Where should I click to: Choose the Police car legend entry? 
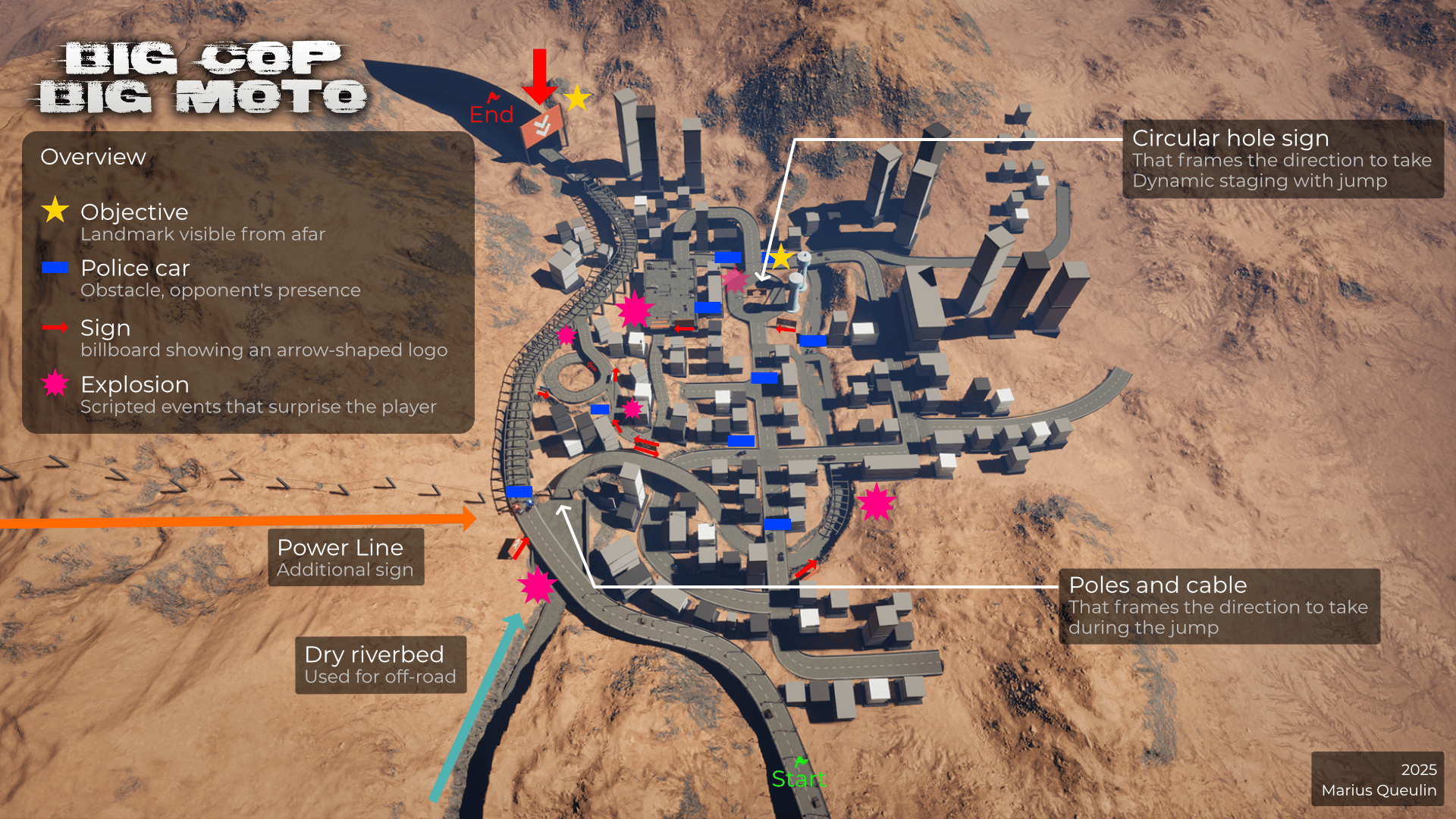135,268
